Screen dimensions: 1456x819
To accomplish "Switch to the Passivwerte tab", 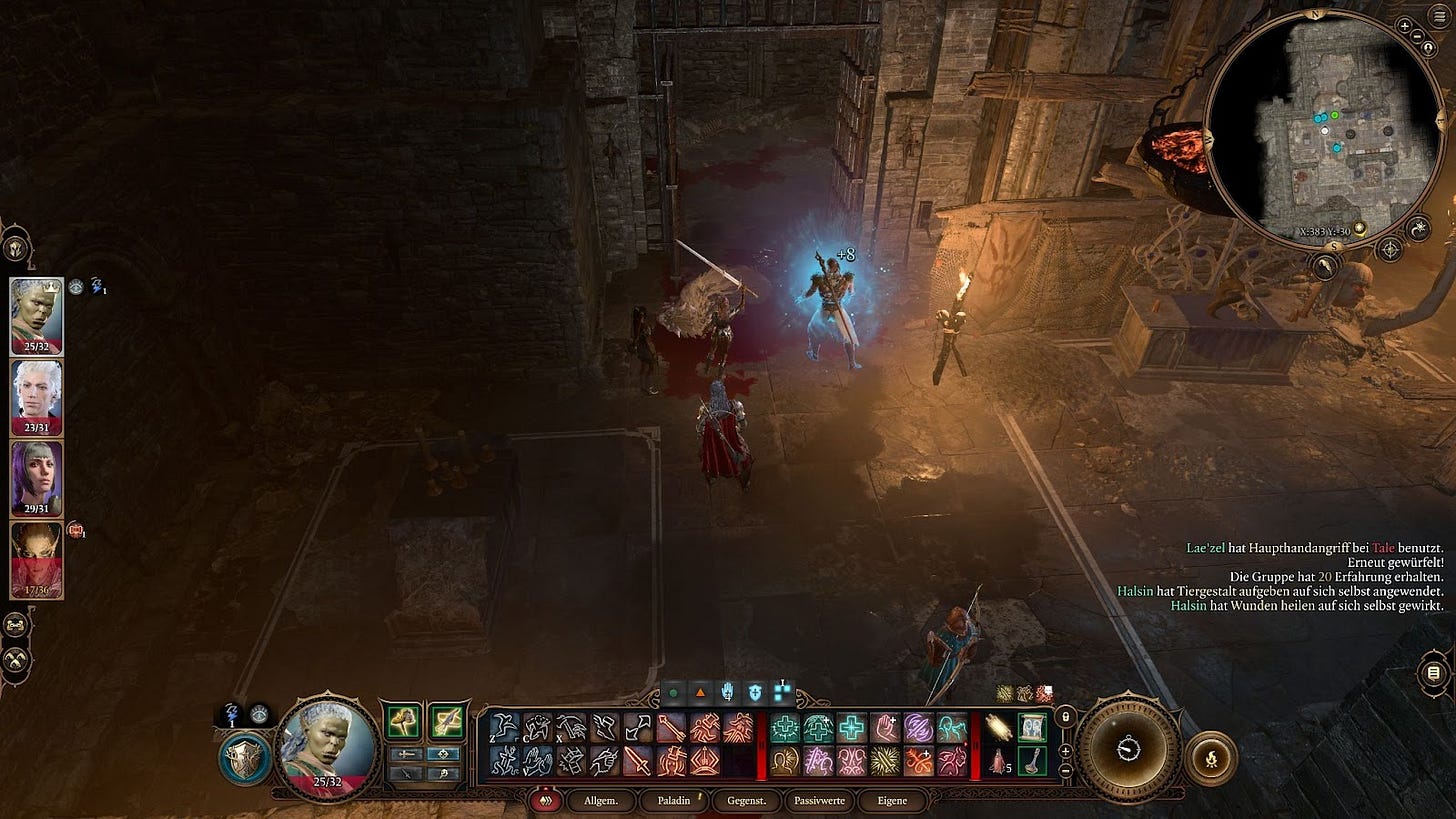I will click(x=820, y=800).
